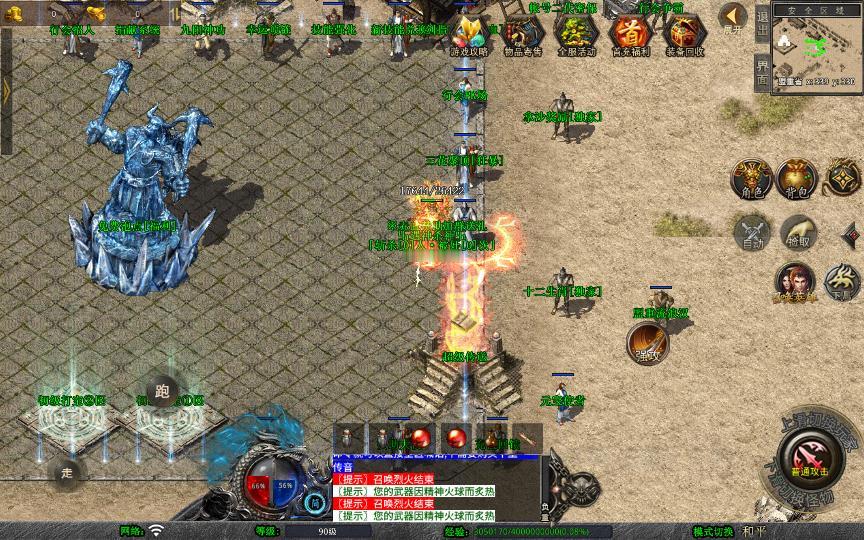Click the 退出 exit button

pos(762,22)
